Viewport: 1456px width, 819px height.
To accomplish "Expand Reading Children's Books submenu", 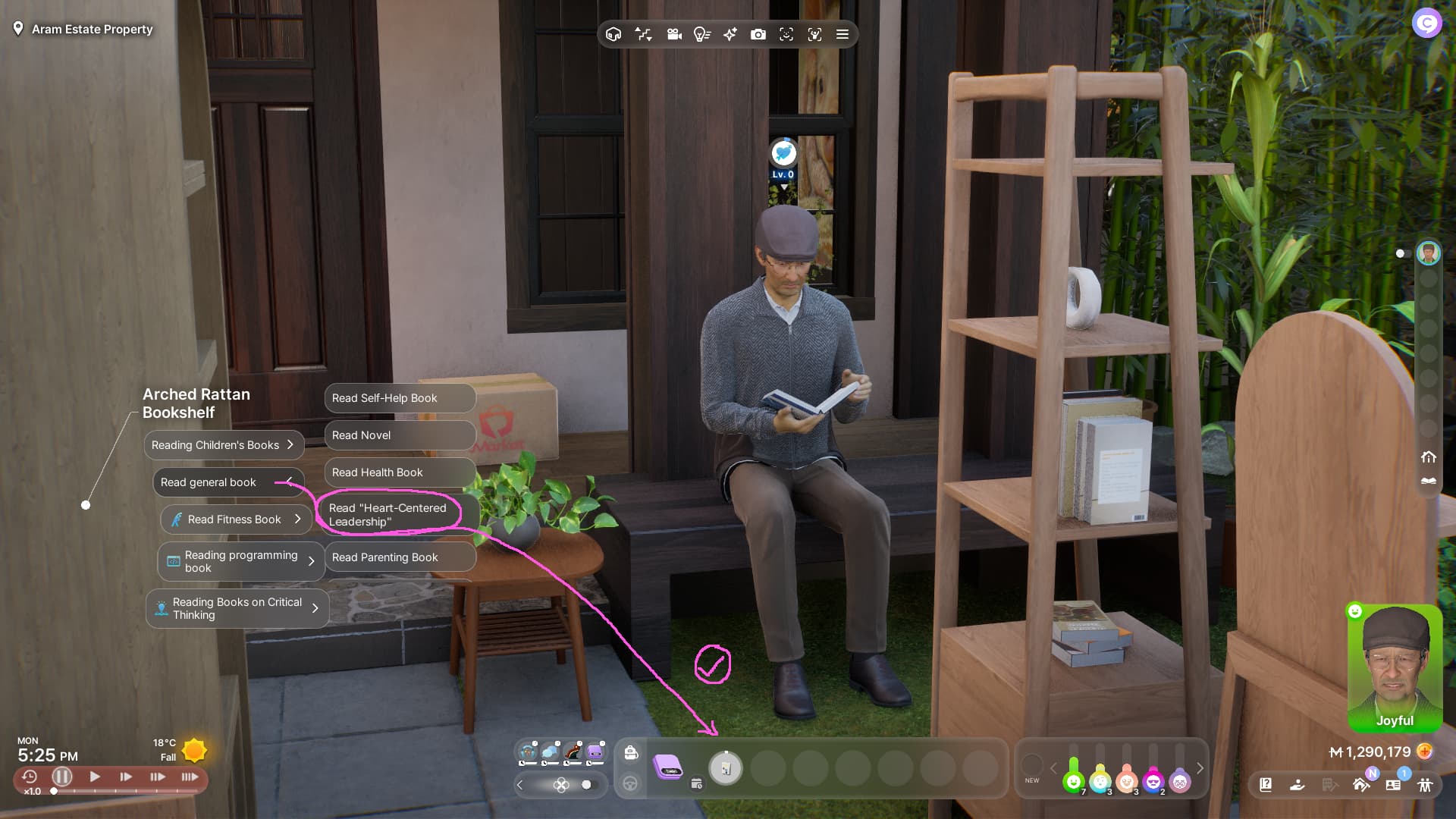I will point(224,445).
